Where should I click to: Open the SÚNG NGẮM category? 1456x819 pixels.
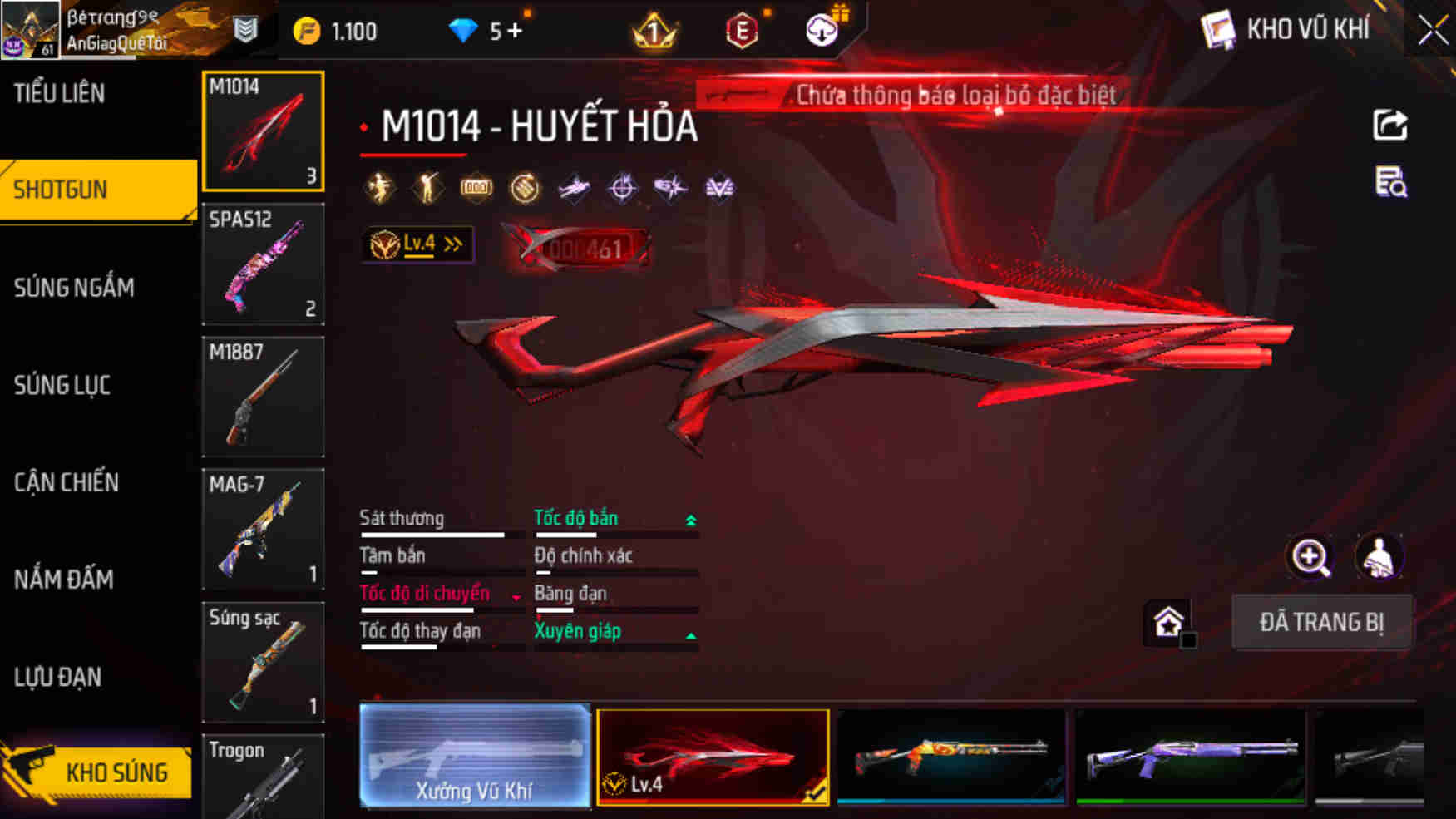(x=72, y=289)
